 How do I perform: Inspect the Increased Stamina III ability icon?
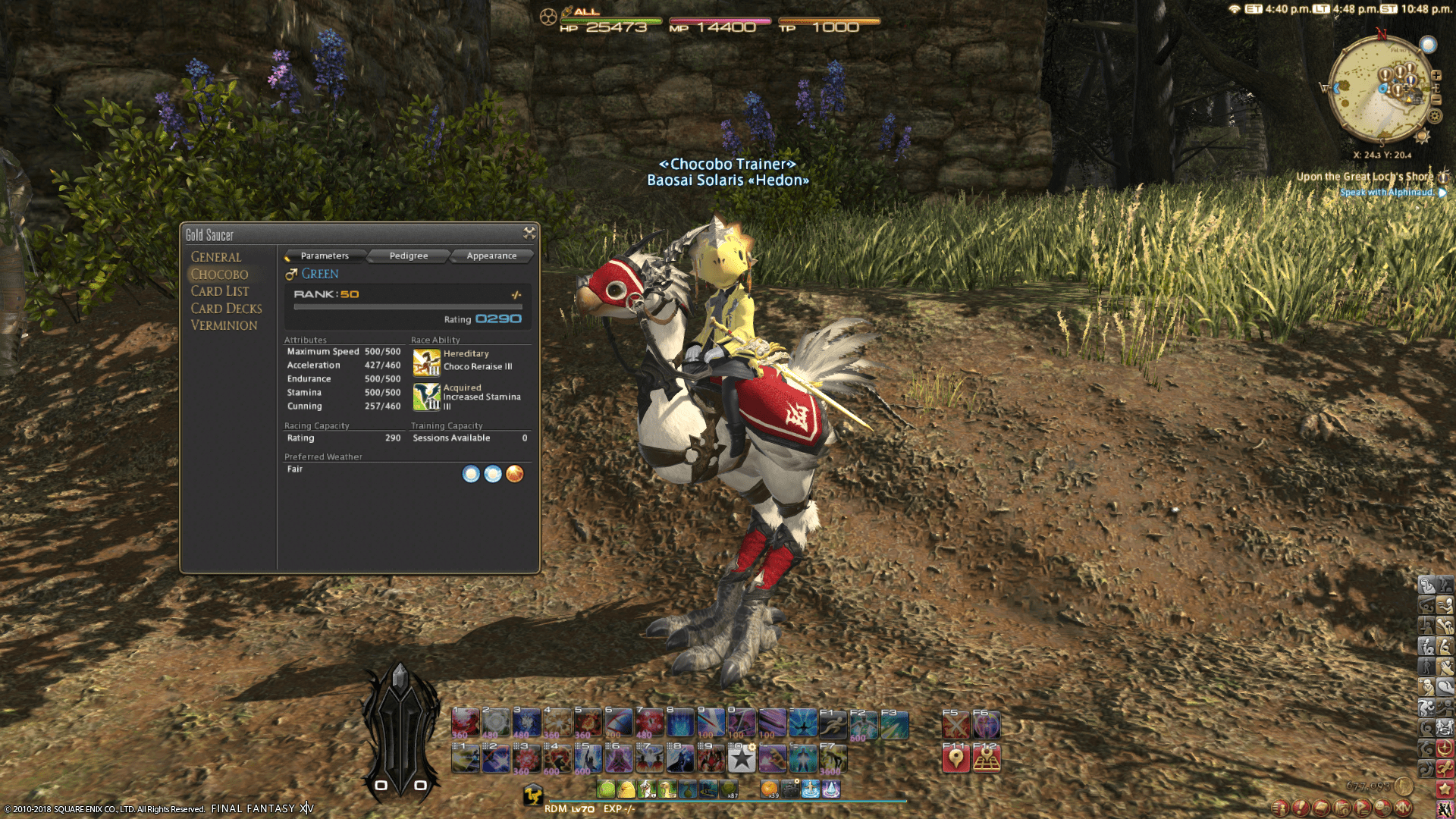[425, 395]
